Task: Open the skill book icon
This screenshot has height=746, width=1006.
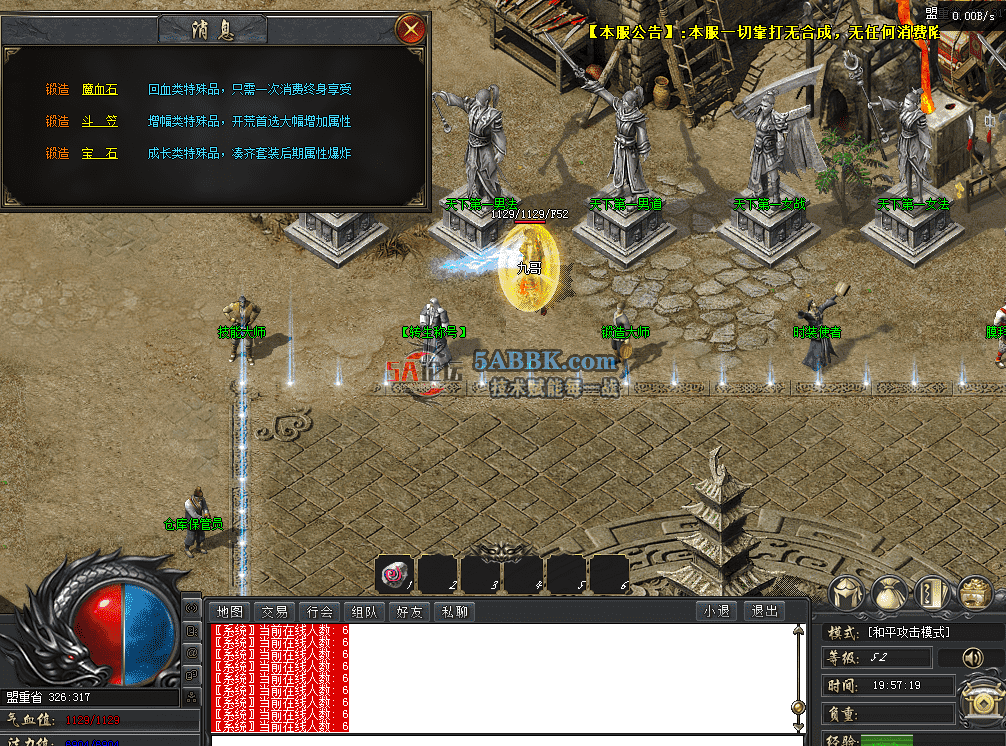Action: (x=932, y=594)
